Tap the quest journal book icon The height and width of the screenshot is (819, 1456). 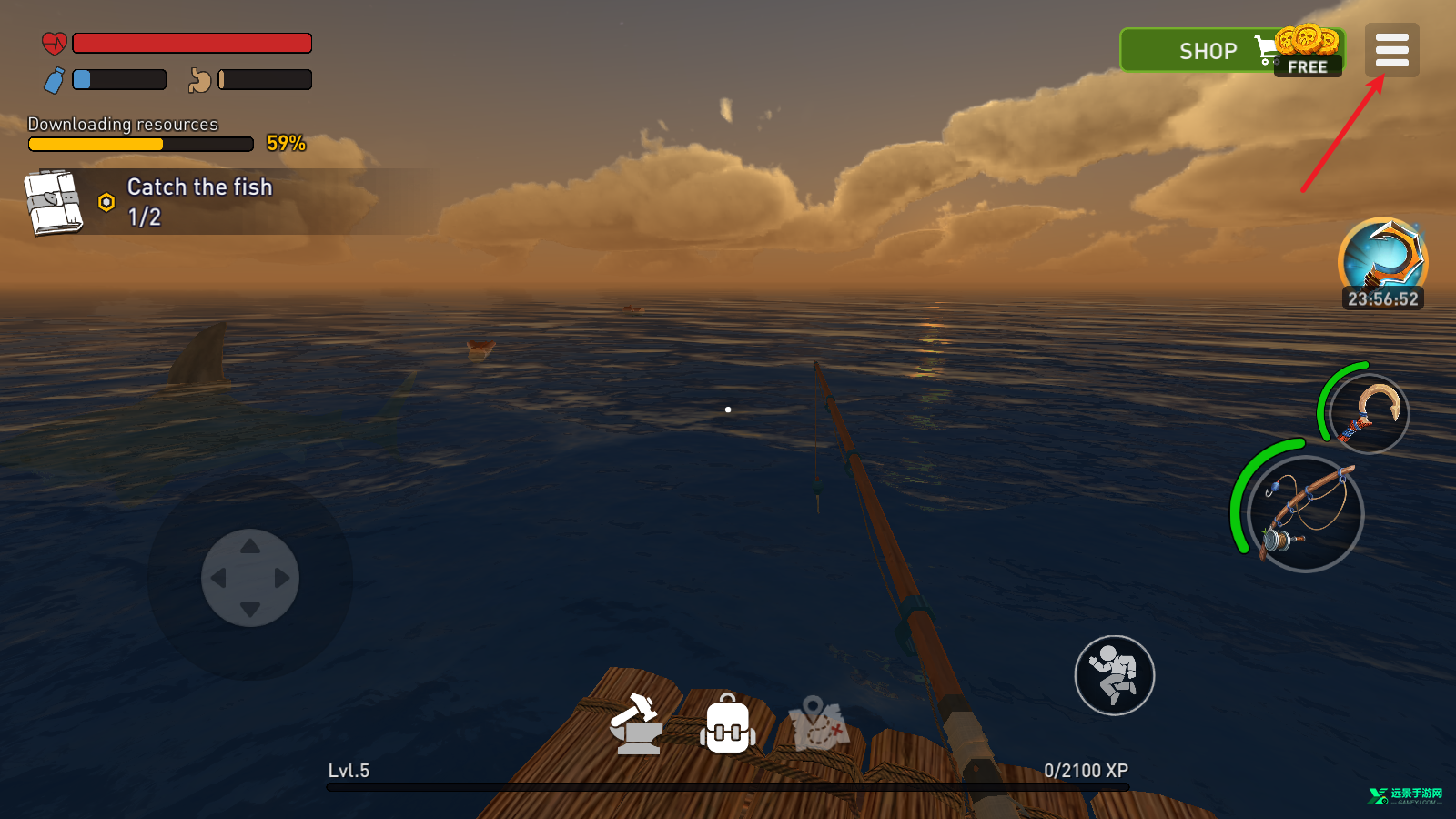pos(54,202)
